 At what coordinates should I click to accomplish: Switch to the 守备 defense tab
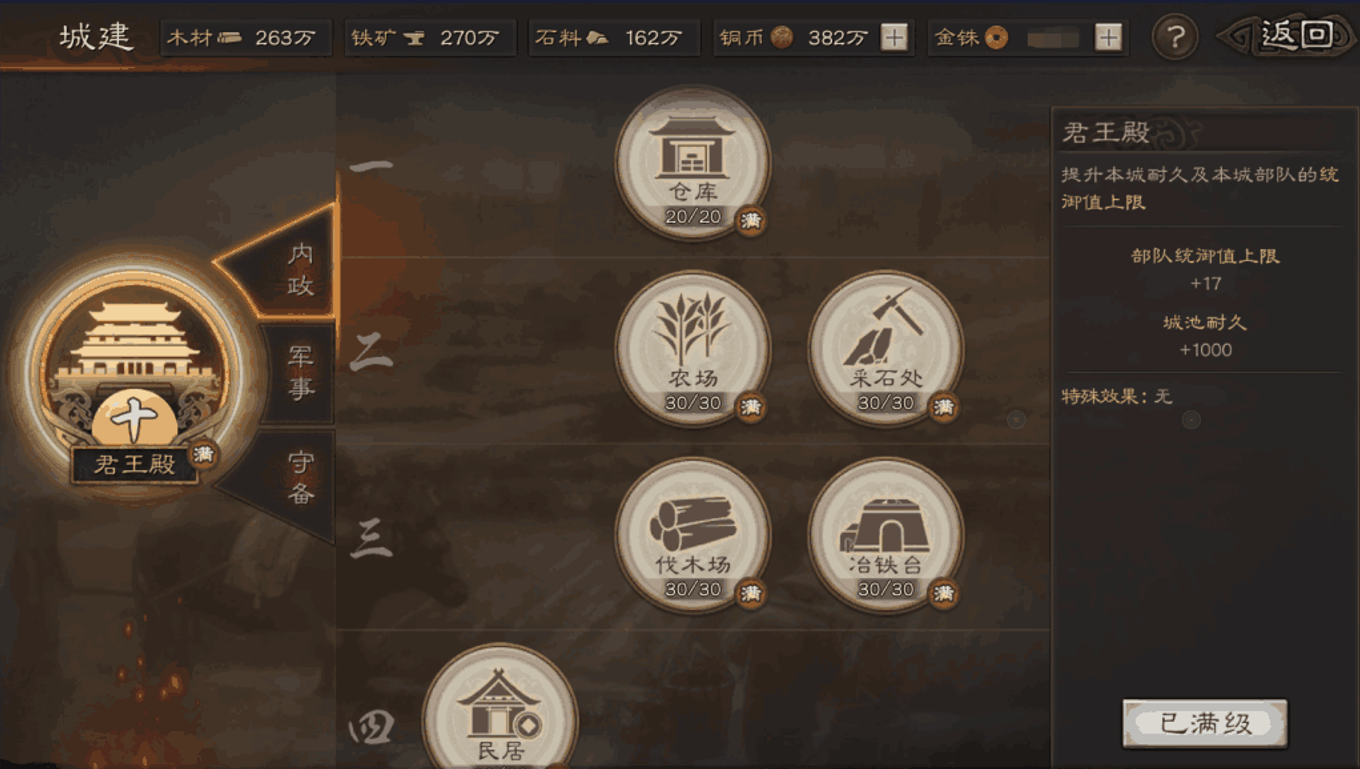click(300, 475)
